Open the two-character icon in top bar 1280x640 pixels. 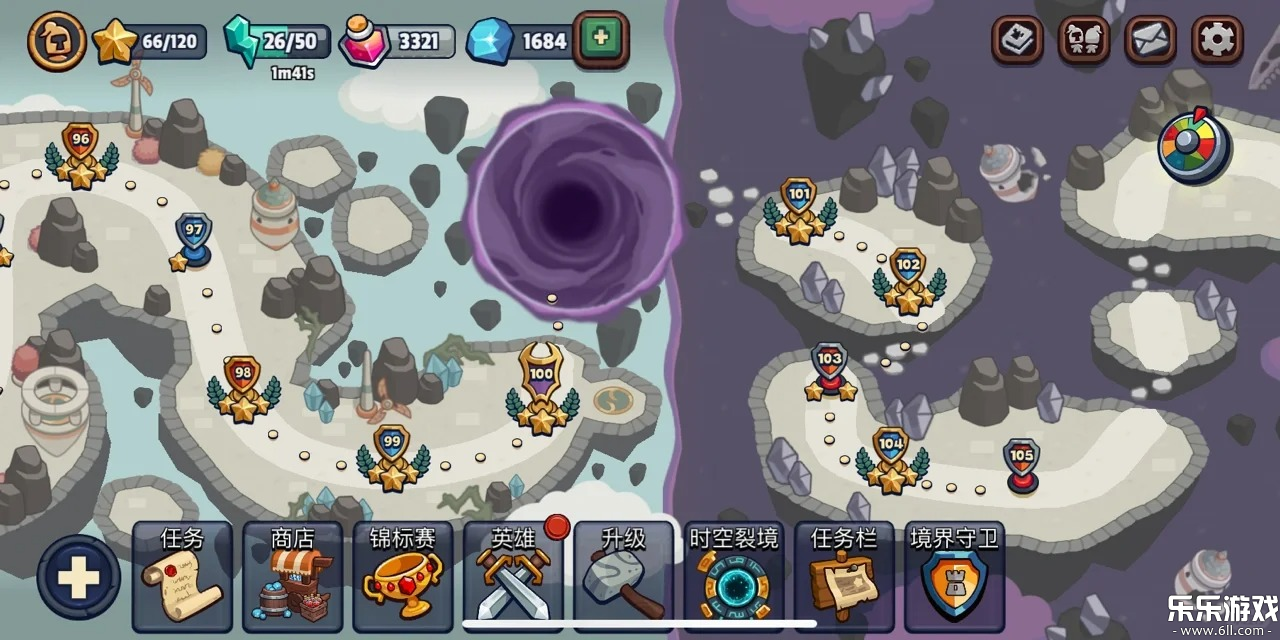point(1084,40)
